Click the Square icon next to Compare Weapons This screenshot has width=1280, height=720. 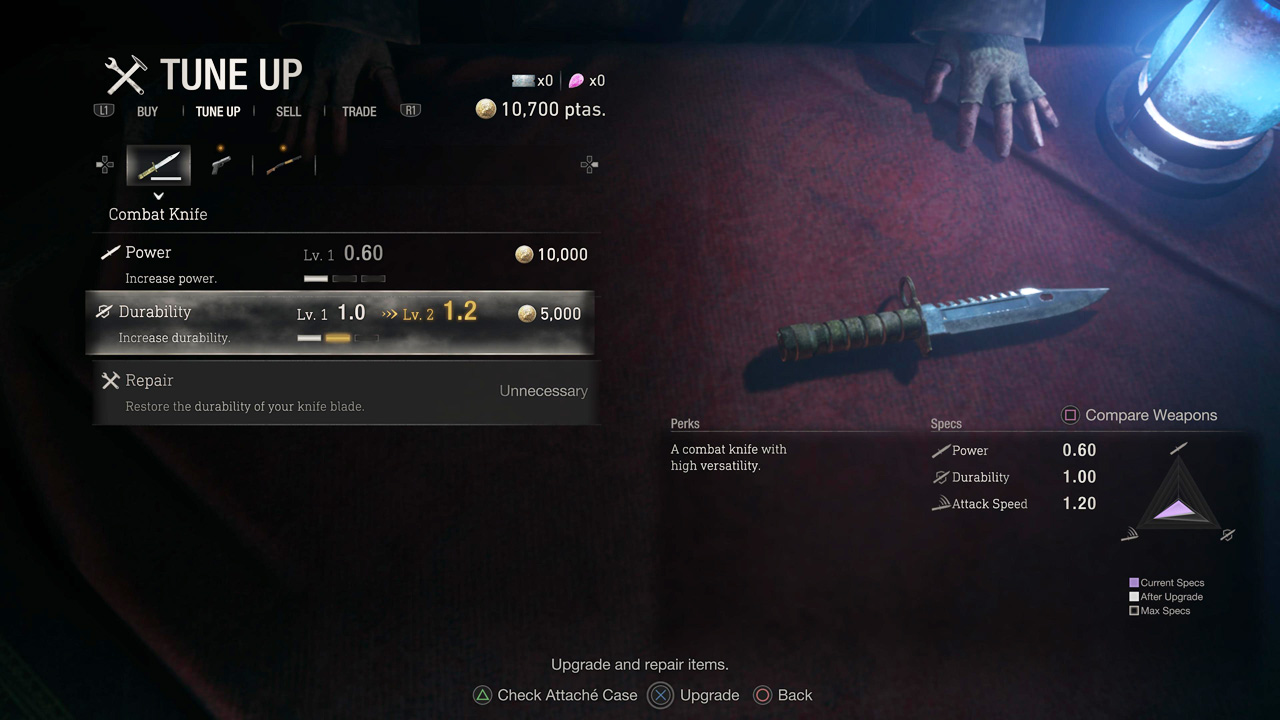coord(1071,415)
